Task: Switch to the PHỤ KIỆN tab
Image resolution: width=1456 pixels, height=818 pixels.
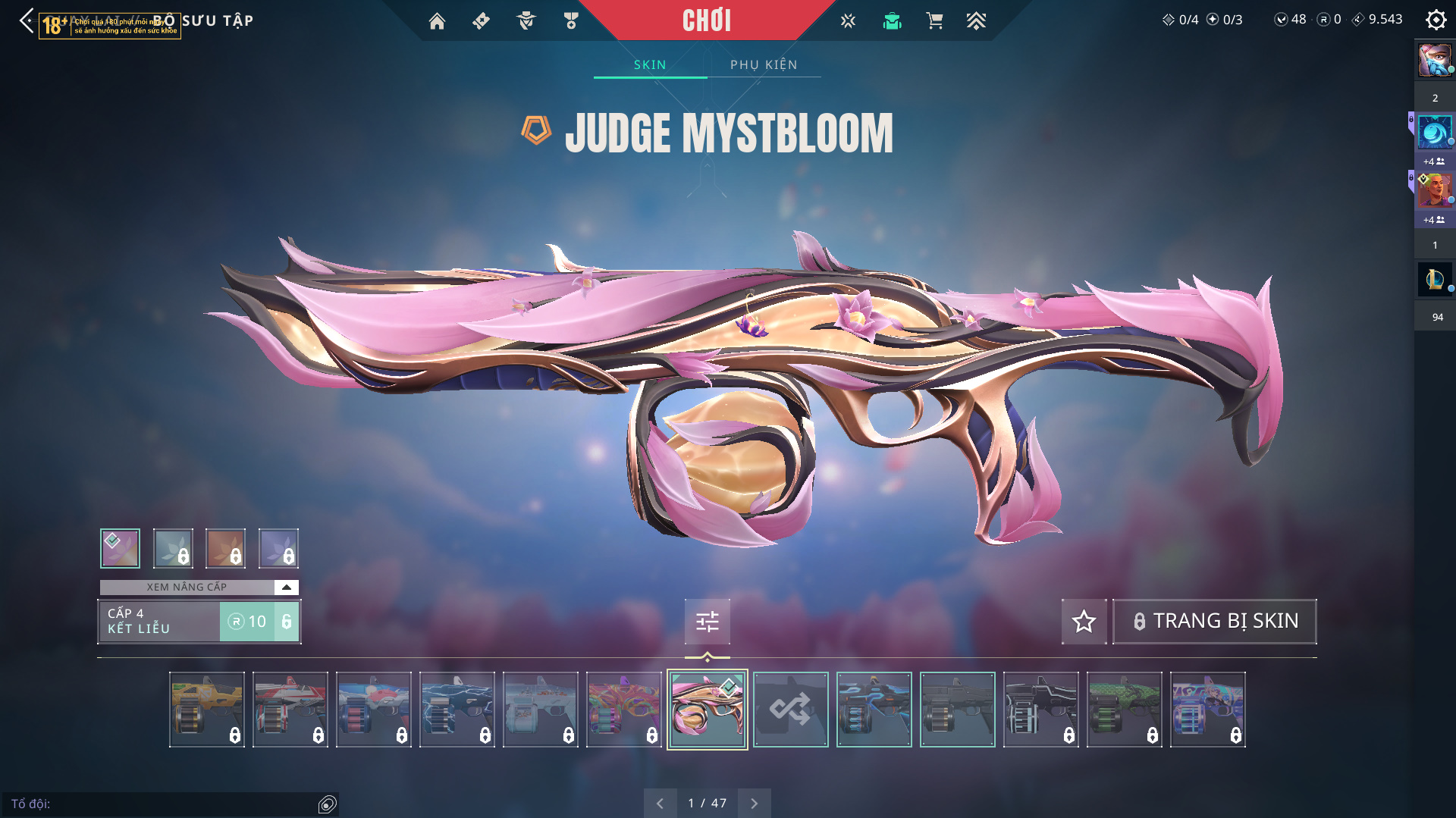Action: click(764, 64)
